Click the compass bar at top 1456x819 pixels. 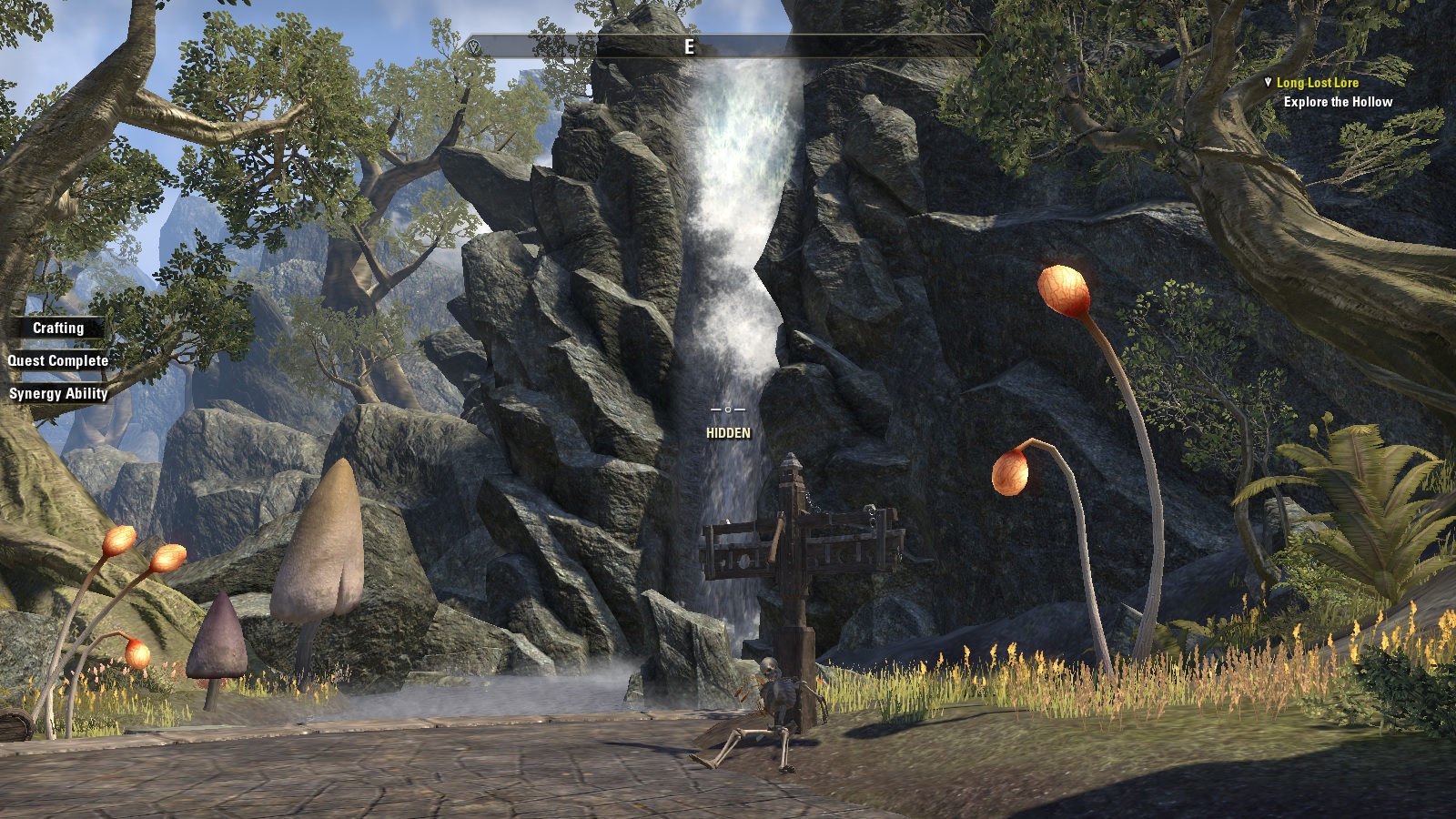[x=726, y=46]
